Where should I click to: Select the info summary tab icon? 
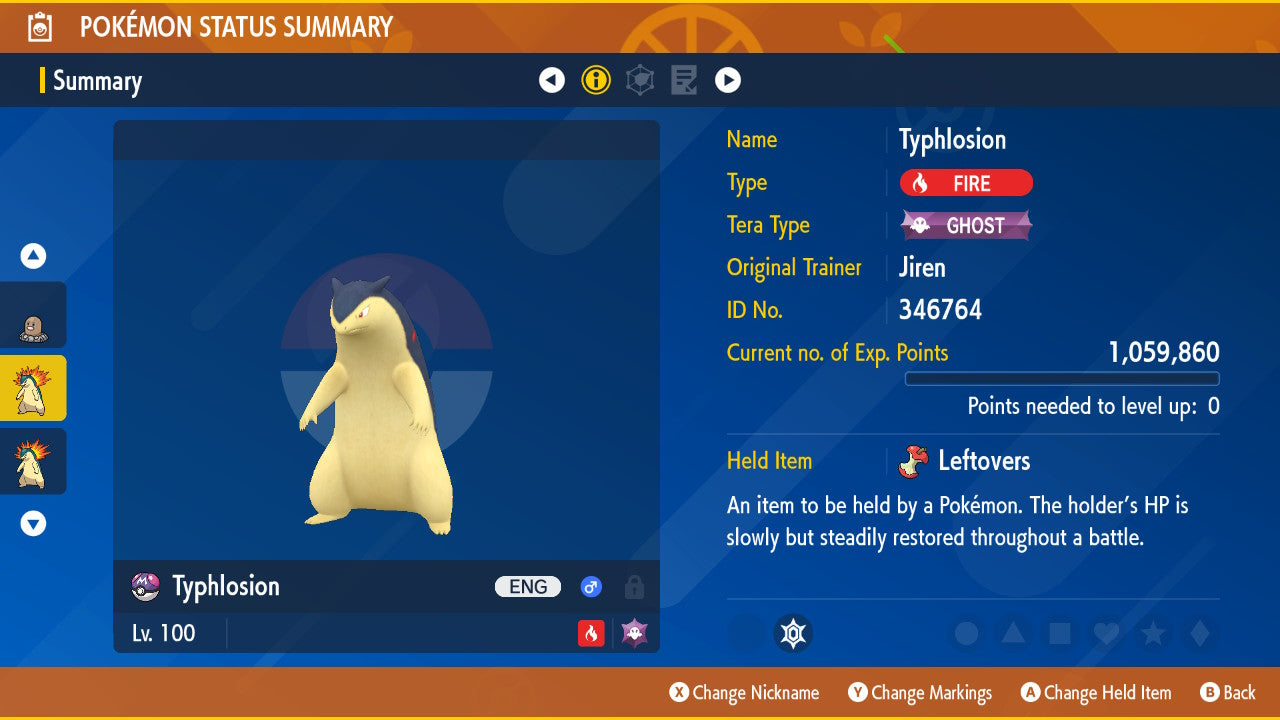pyautogui.click(x=596, y=80)
